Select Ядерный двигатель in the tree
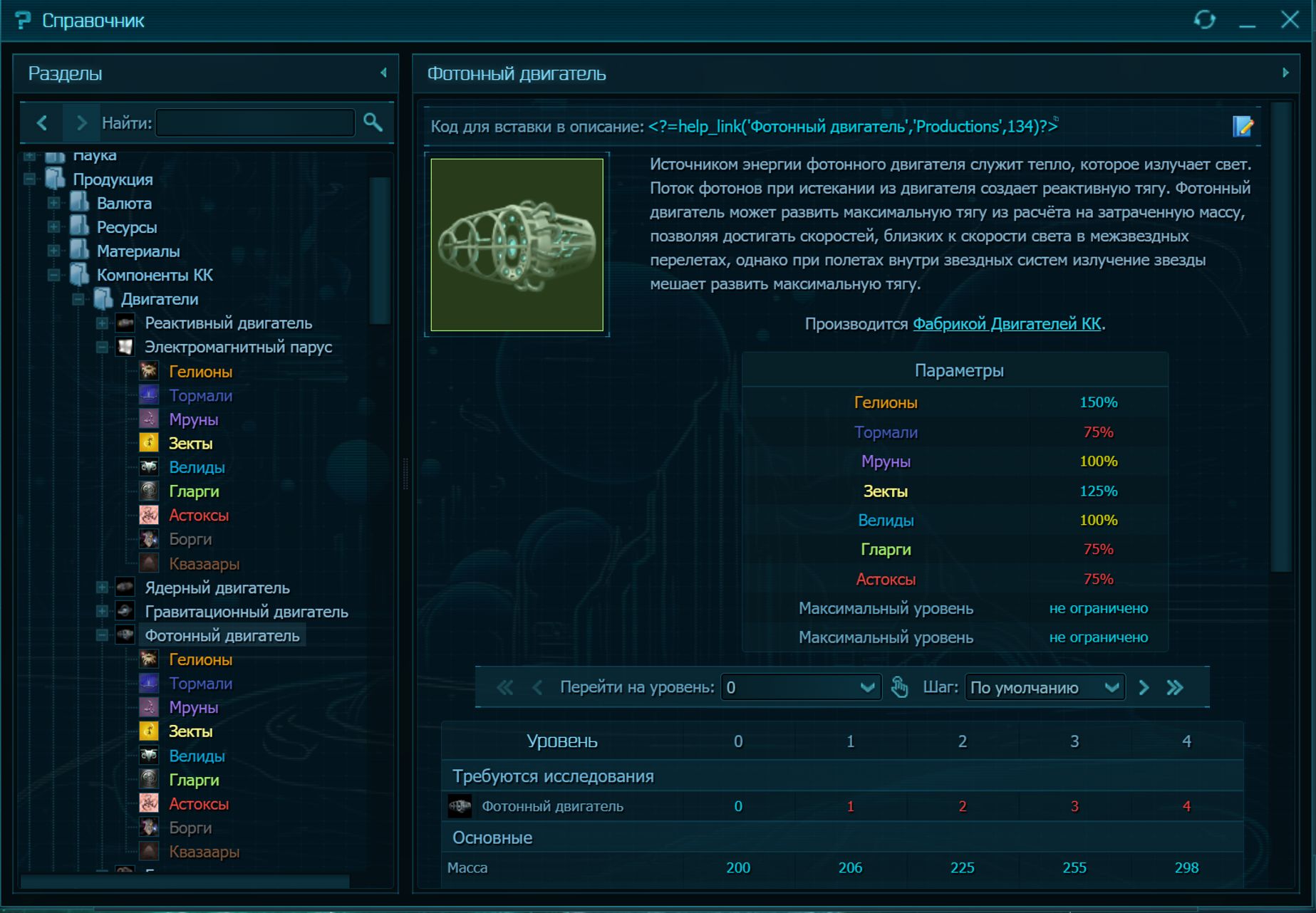Screen dimensions: 1316x913 point(217,588)
